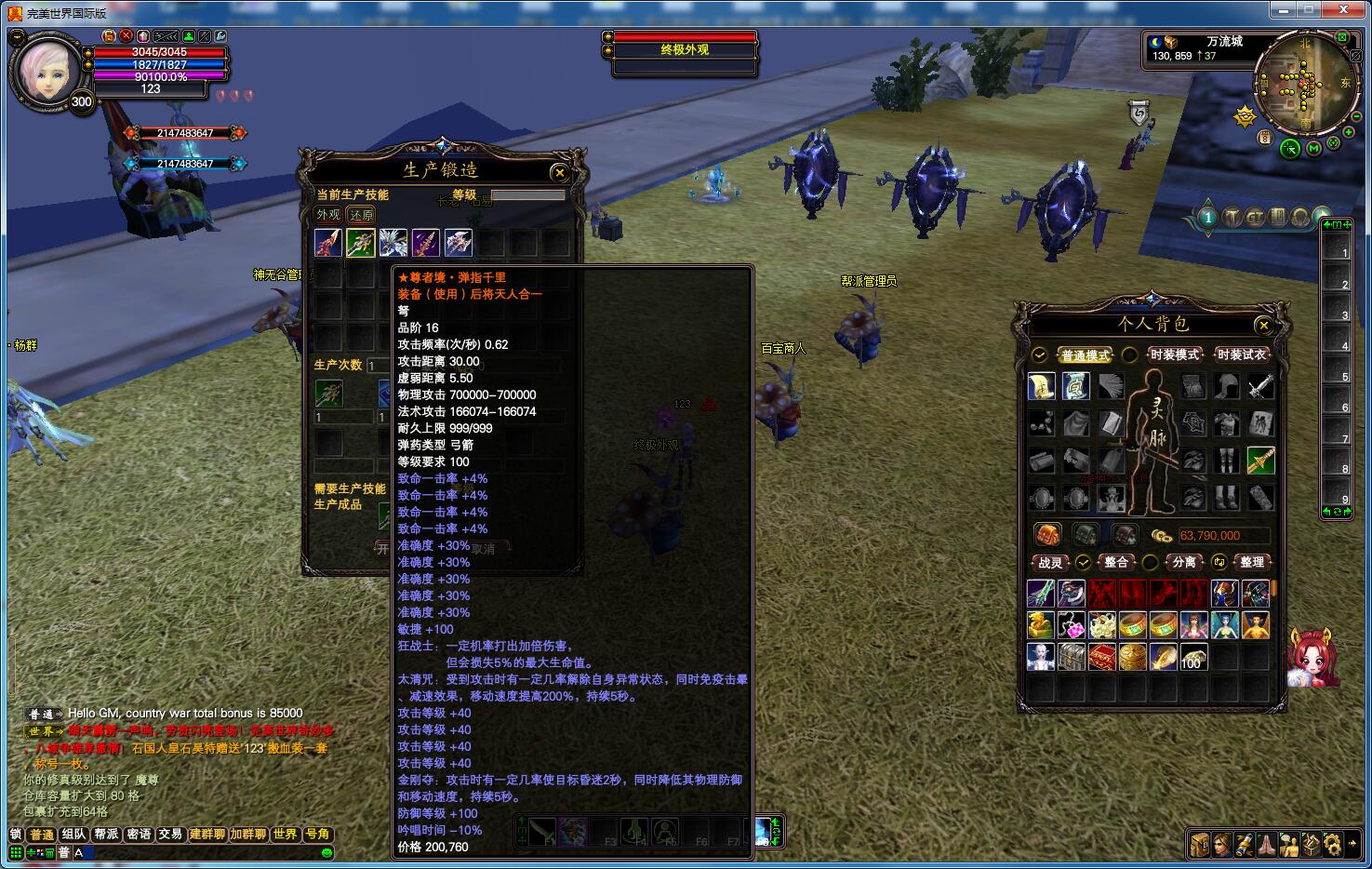Close the game window
The image size is (1372, 869).
1345,9
